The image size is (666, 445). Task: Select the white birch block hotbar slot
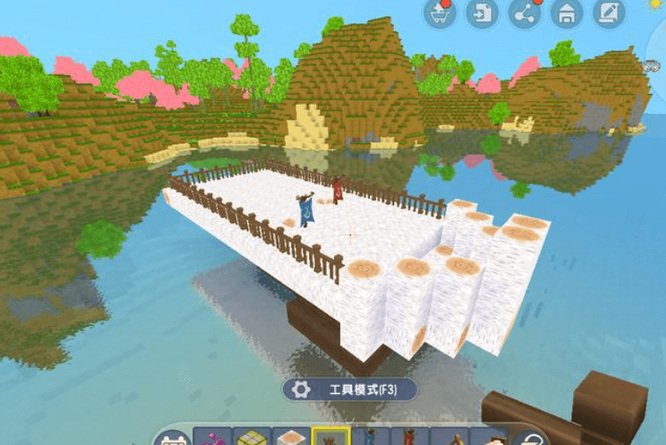pos(291,438)
